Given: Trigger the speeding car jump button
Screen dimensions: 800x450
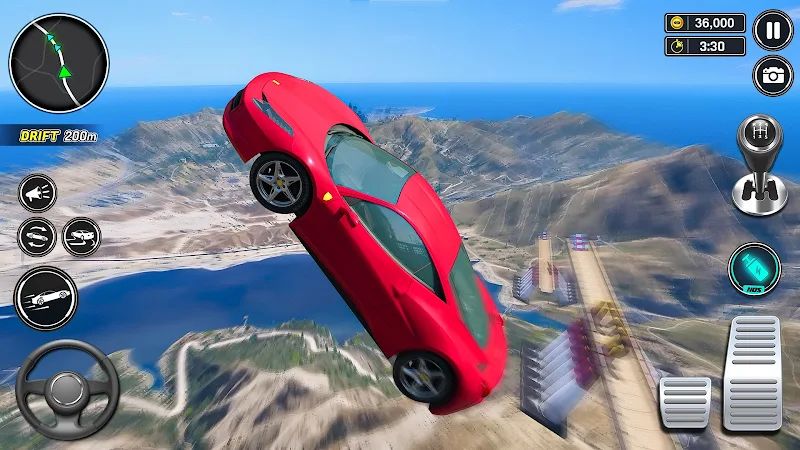Looking at the screenshot, I should (45, 298).
